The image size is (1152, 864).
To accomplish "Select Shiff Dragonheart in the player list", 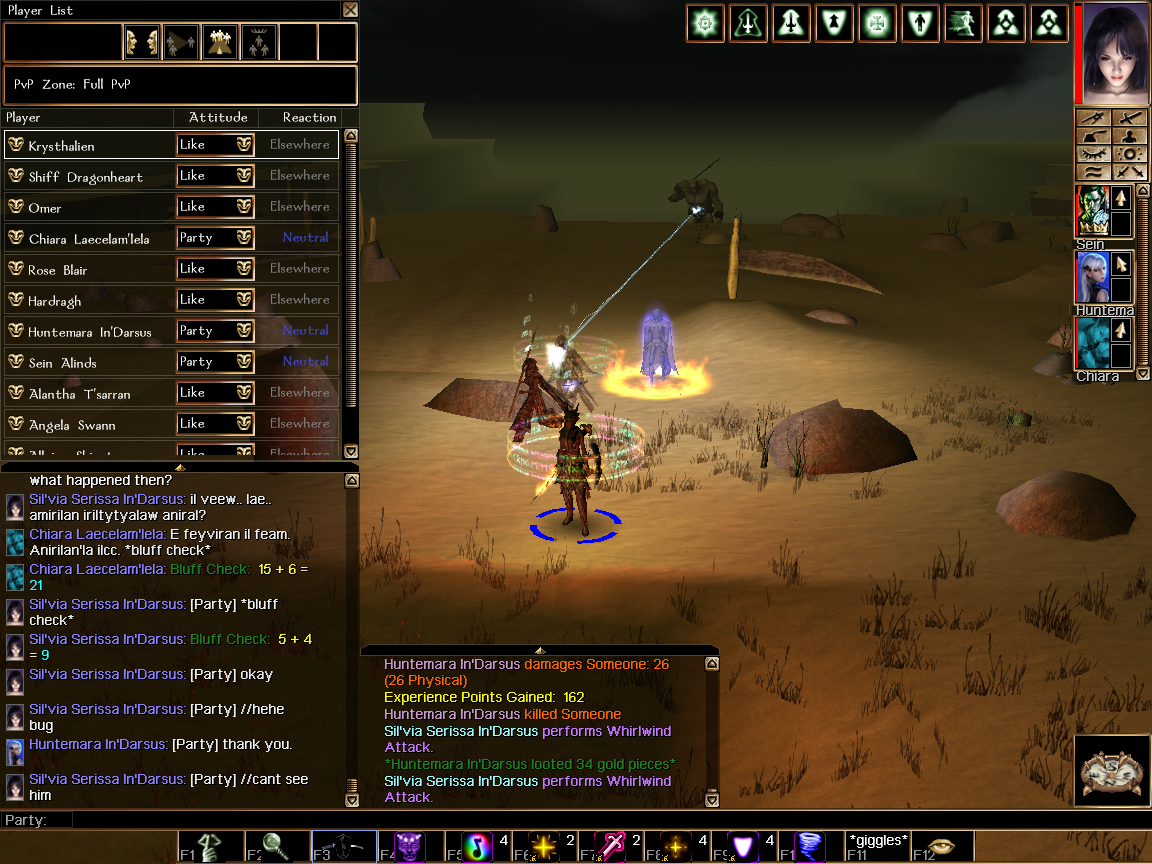I will [x=88, y=177].
